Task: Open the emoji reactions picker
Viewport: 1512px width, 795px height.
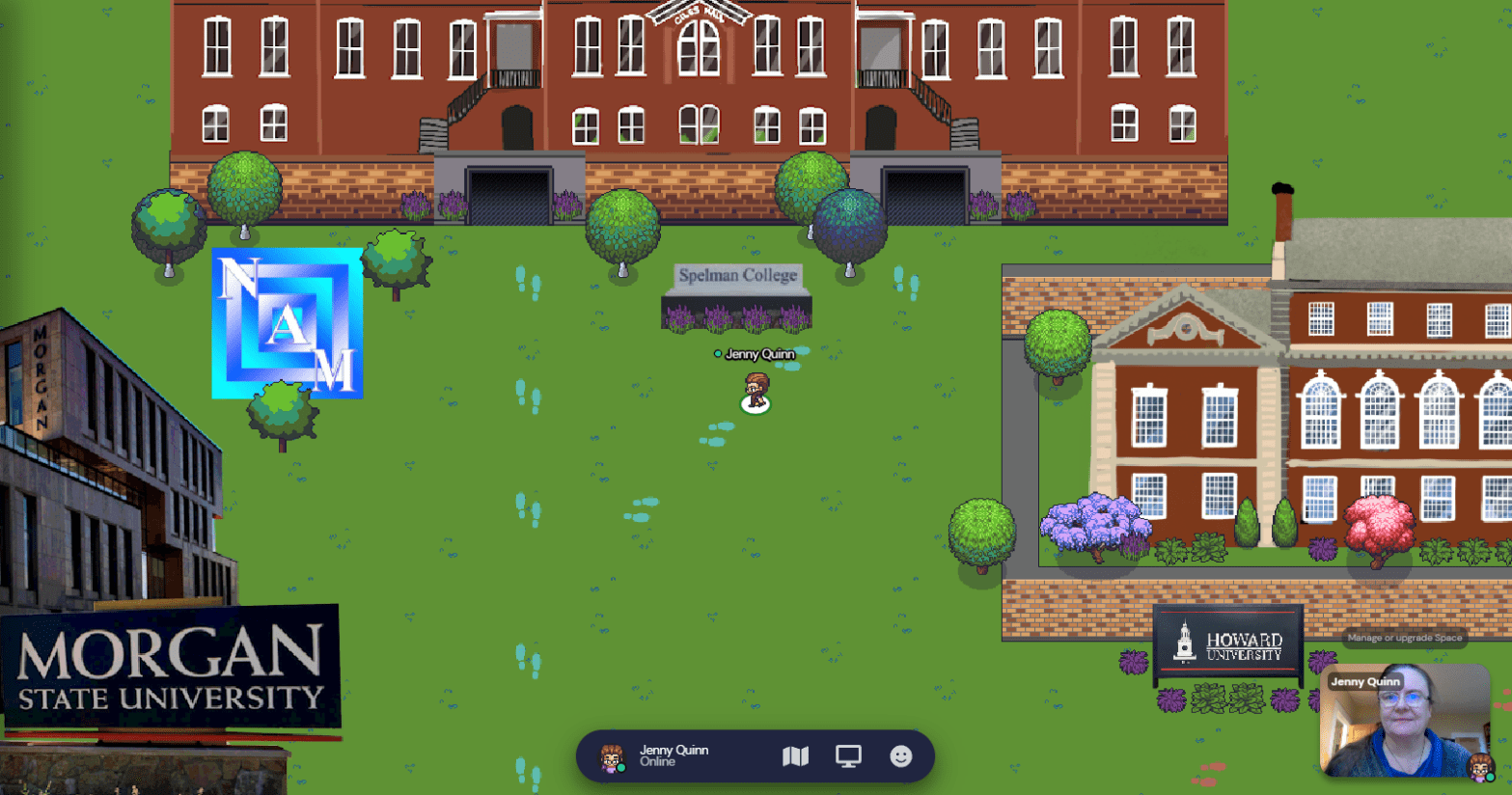Action: pyautogui.click(x=900, y=756)
